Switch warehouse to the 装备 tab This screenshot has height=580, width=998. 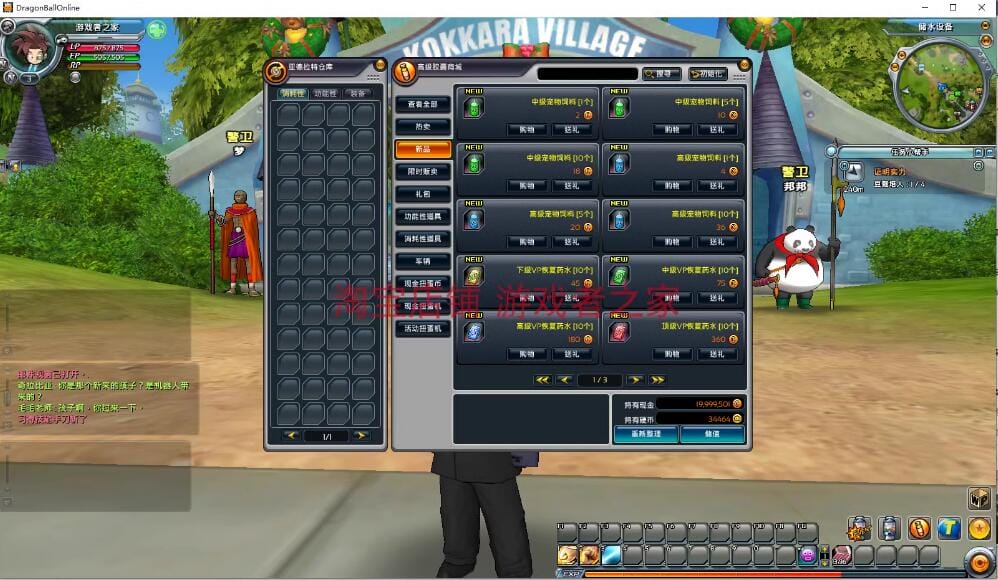click(357, 93)
